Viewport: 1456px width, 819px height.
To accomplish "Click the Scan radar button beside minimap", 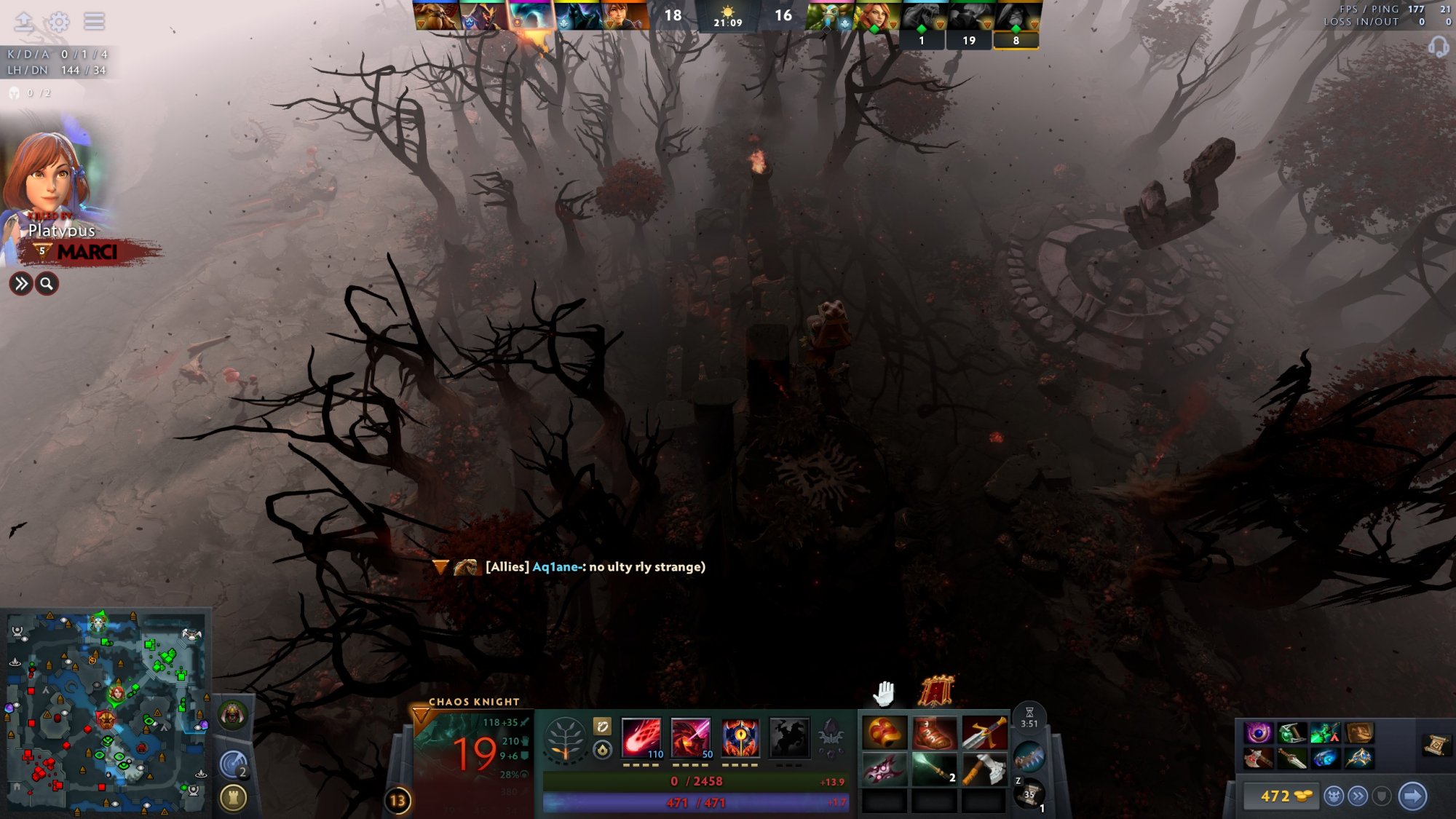I will 234,765.
